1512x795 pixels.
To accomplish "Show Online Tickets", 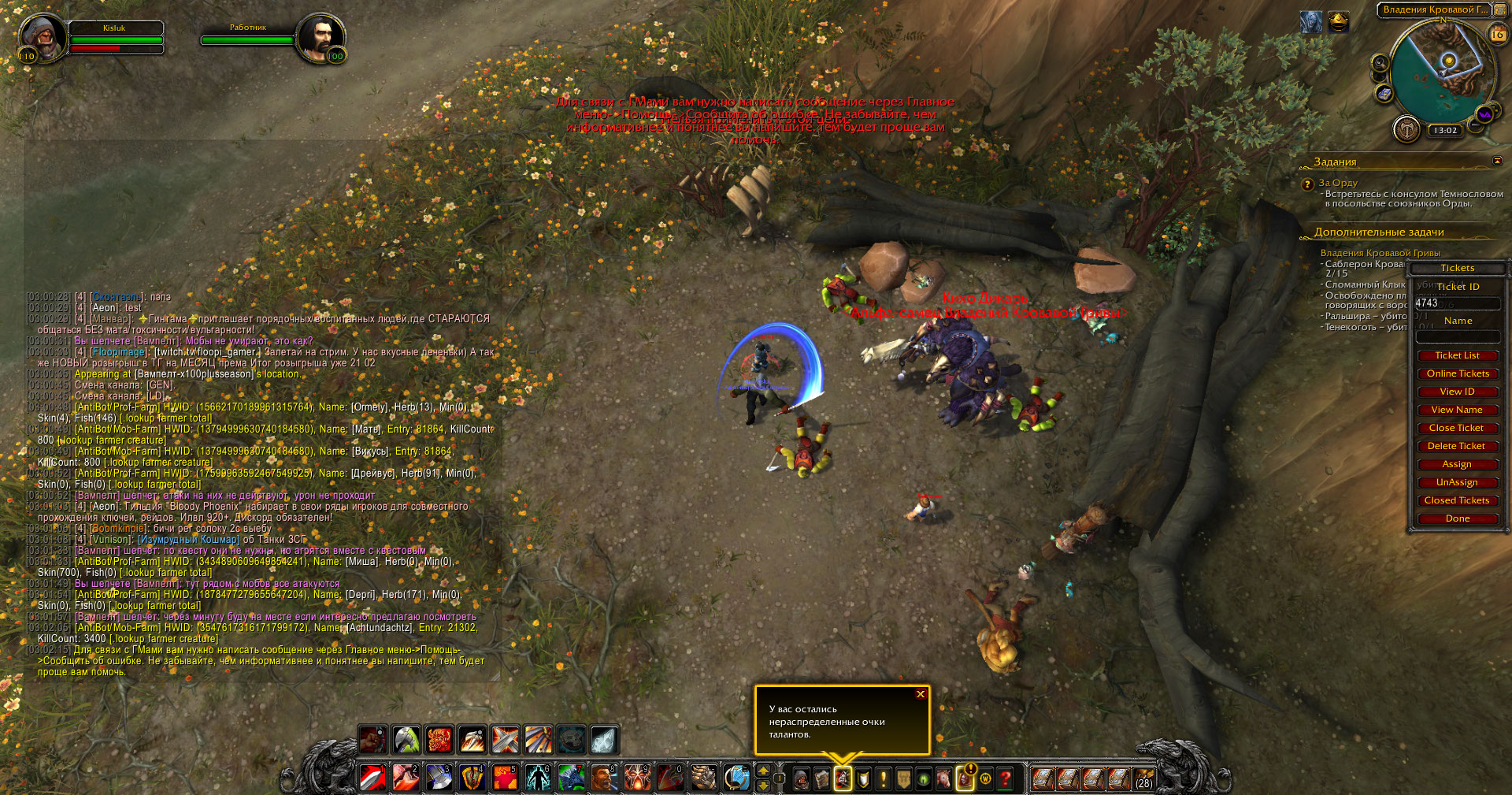I will [1457, 373].
